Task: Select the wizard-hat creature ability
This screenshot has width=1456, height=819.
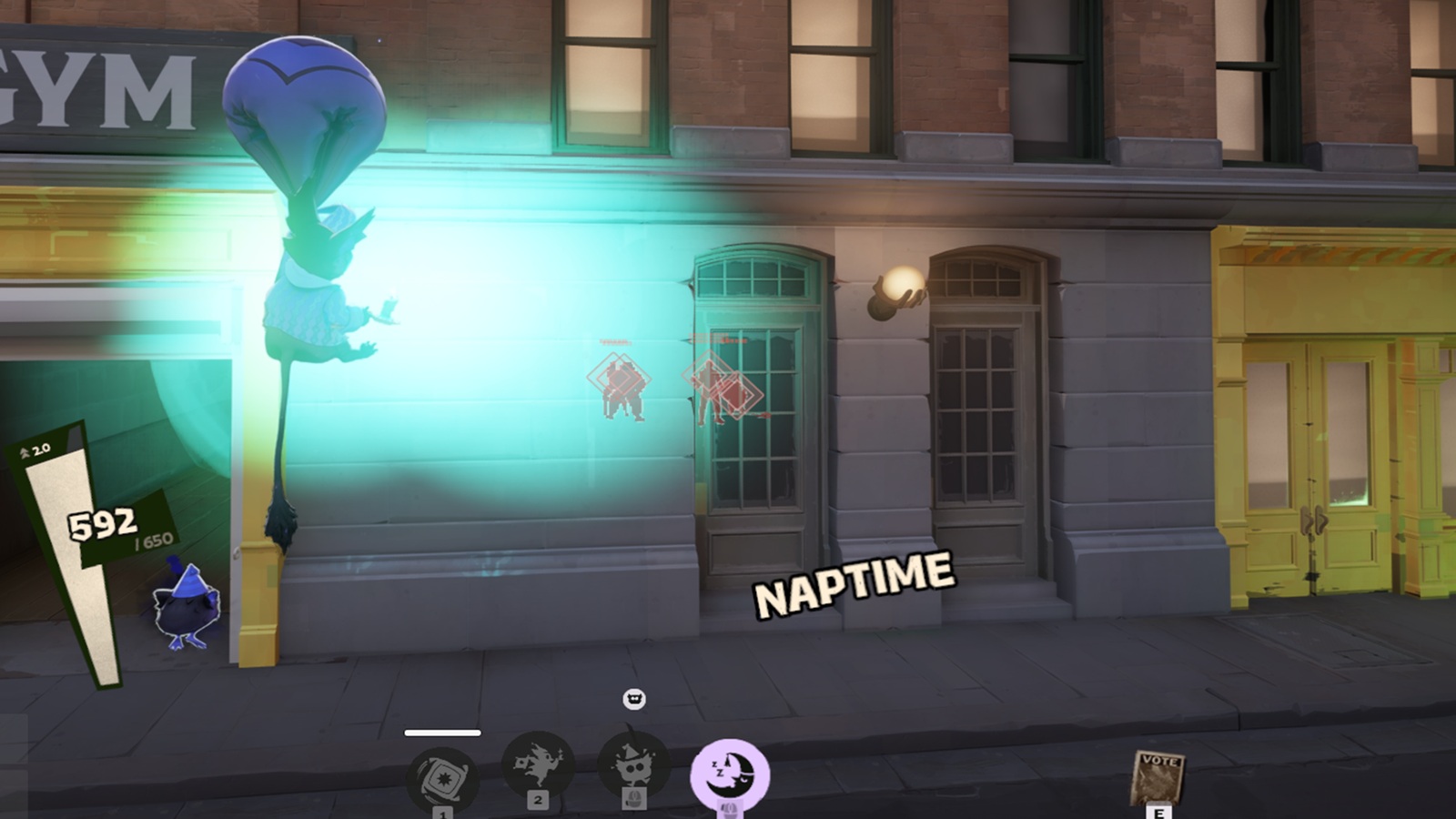Action: pyautogui.click(x=633, y=765)
